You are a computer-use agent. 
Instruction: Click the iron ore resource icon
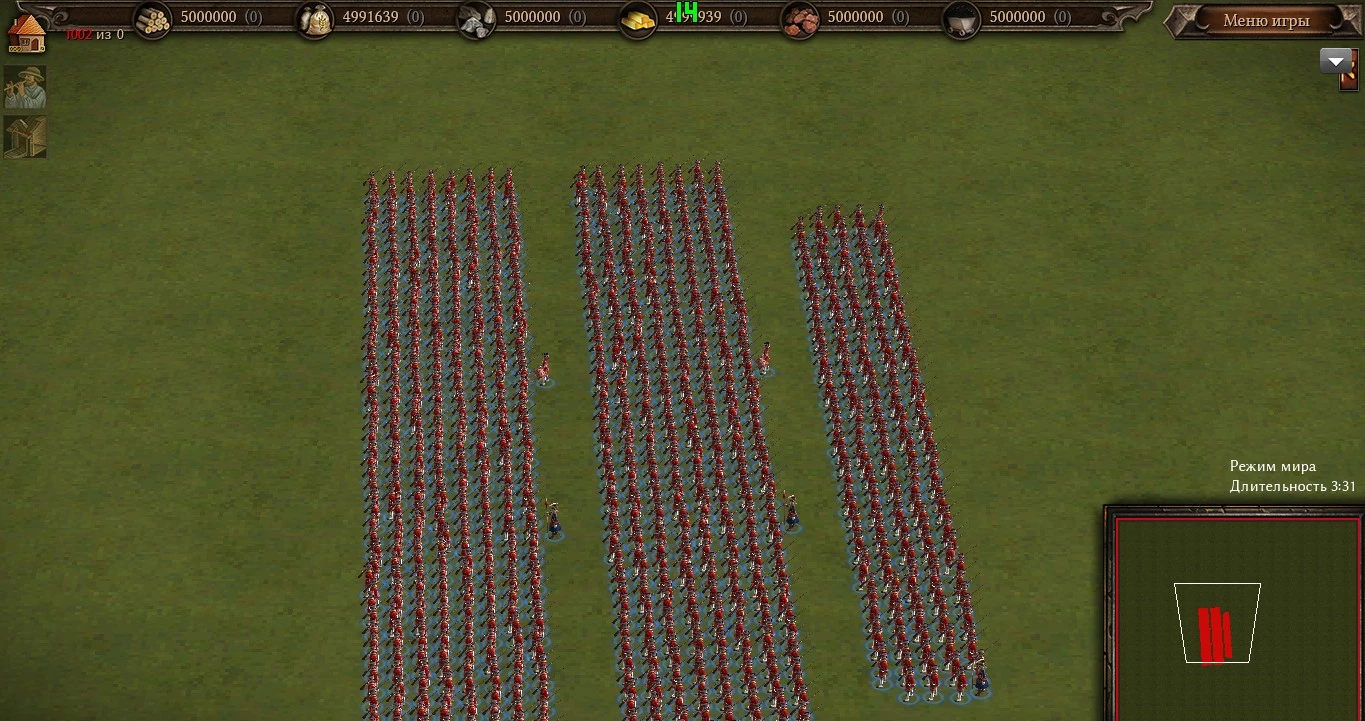(x=799, y=17)
